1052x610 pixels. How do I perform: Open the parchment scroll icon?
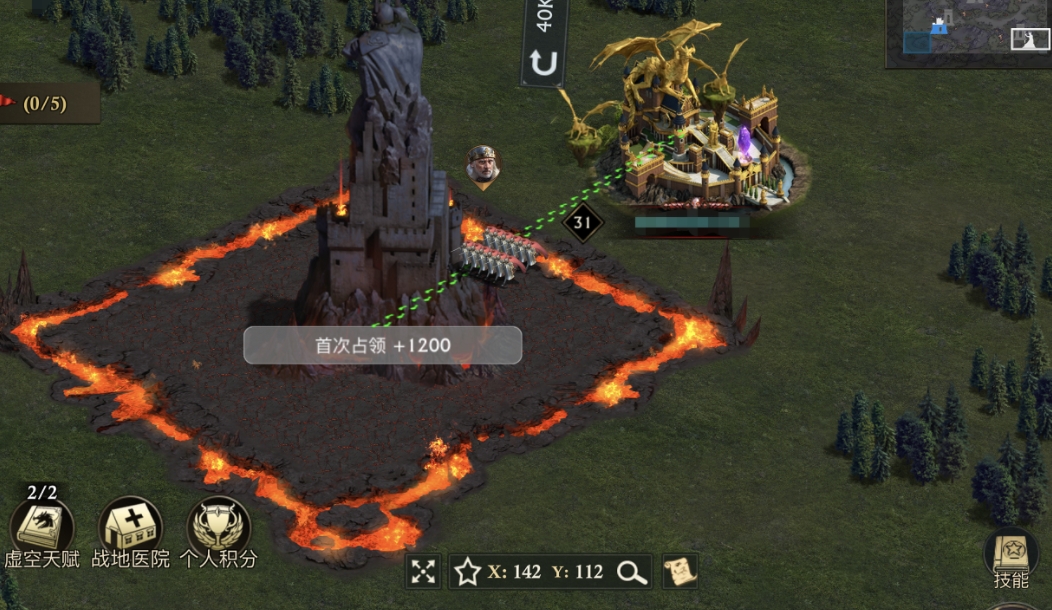pos(680,572)
